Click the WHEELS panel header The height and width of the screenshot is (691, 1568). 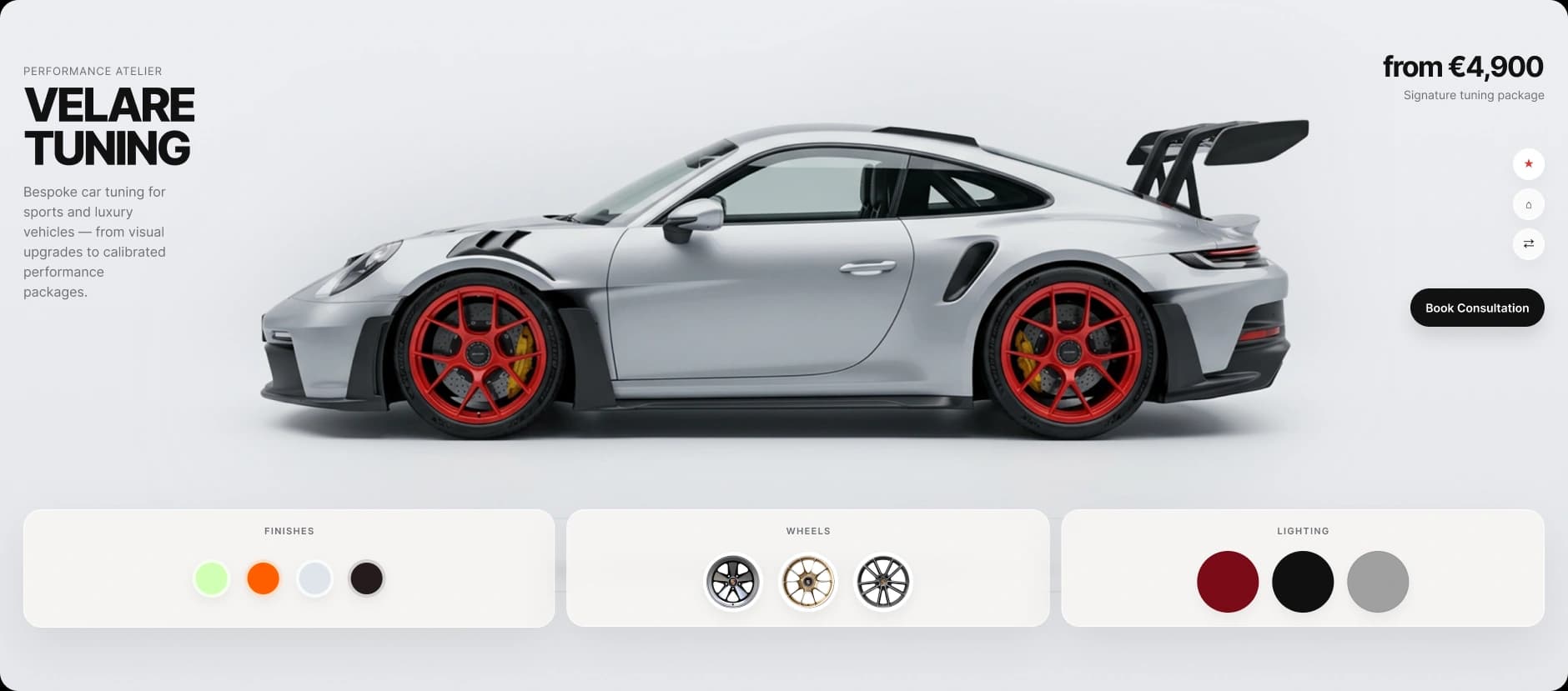(x=808, y=529)
